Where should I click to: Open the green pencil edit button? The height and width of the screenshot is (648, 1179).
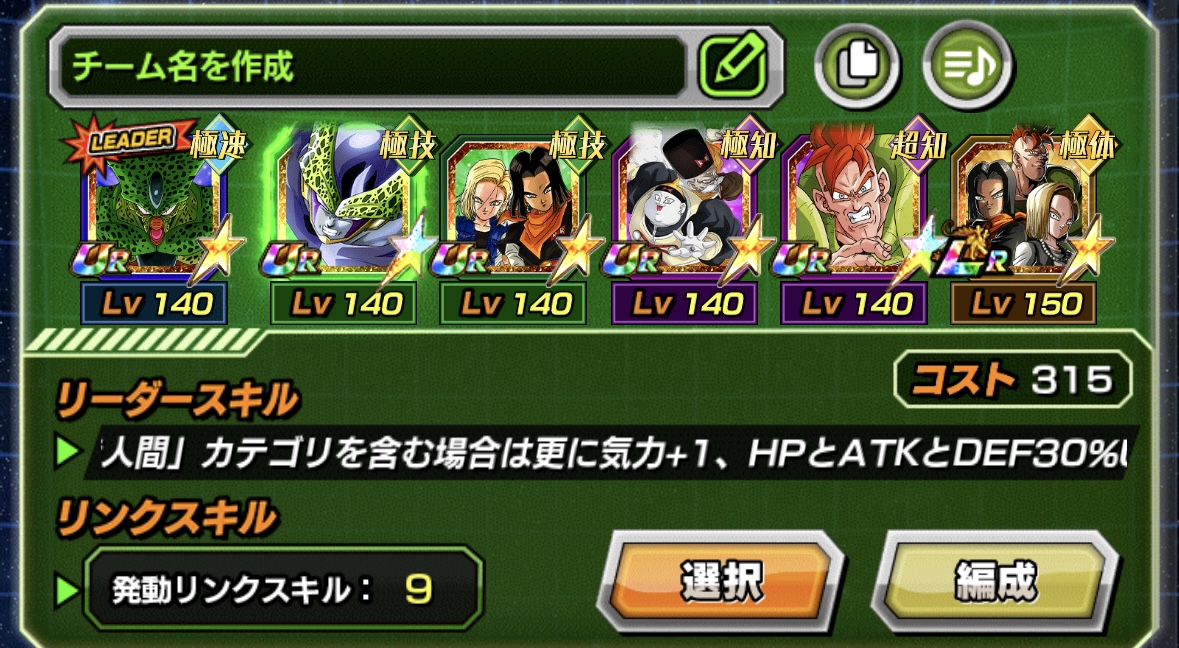pyautogui.click(x=733, y=66)
